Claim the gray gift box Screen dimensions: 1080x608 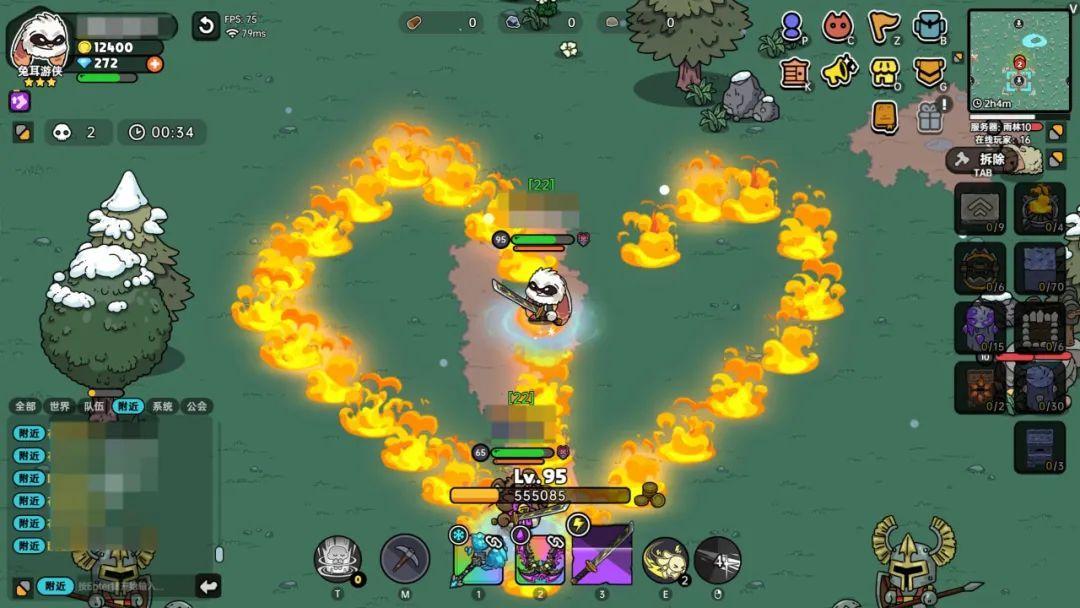[929, 117]
